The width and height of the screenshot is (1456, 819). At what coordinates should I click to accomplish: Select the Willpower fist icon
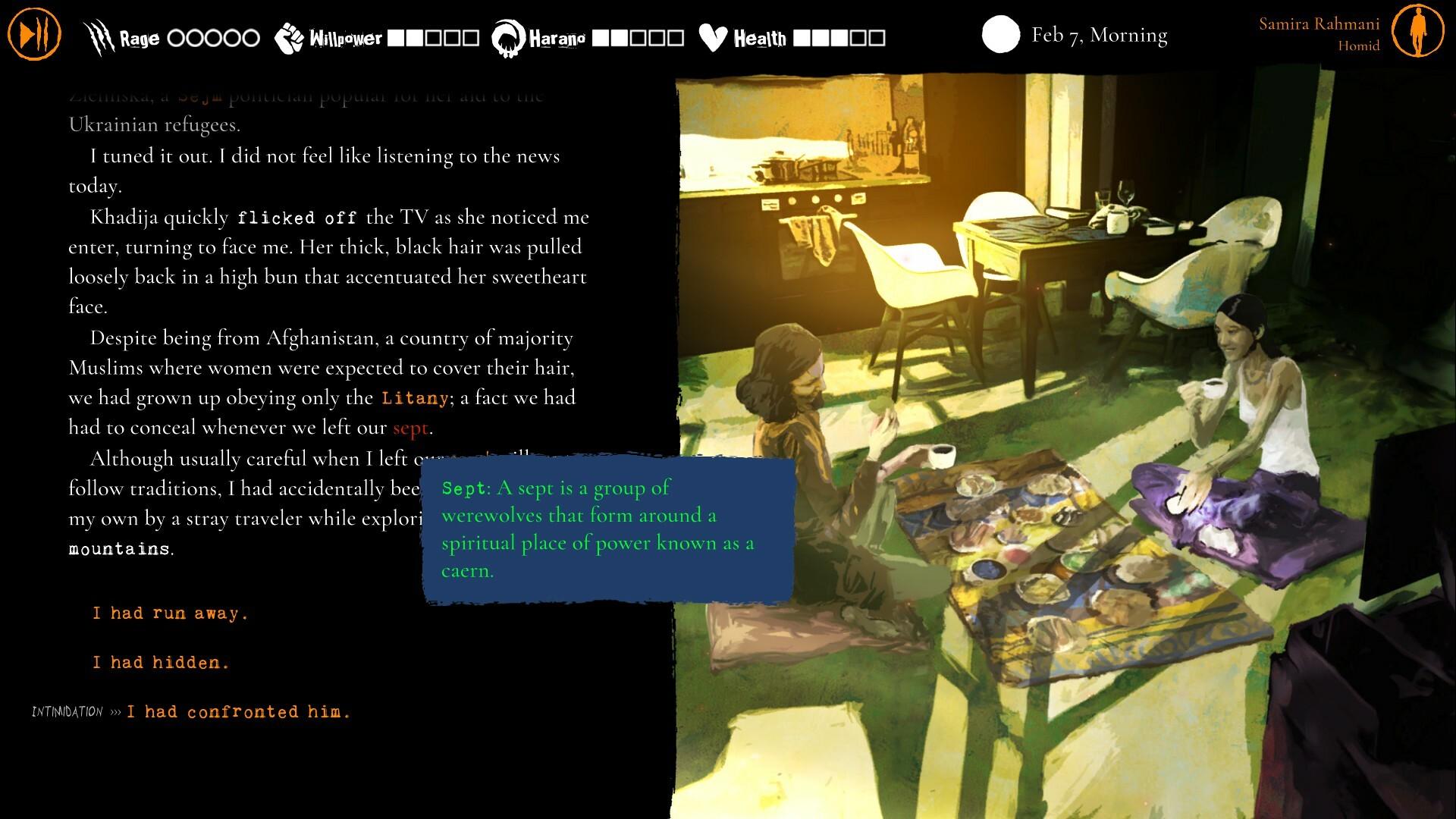click(289, 36)
